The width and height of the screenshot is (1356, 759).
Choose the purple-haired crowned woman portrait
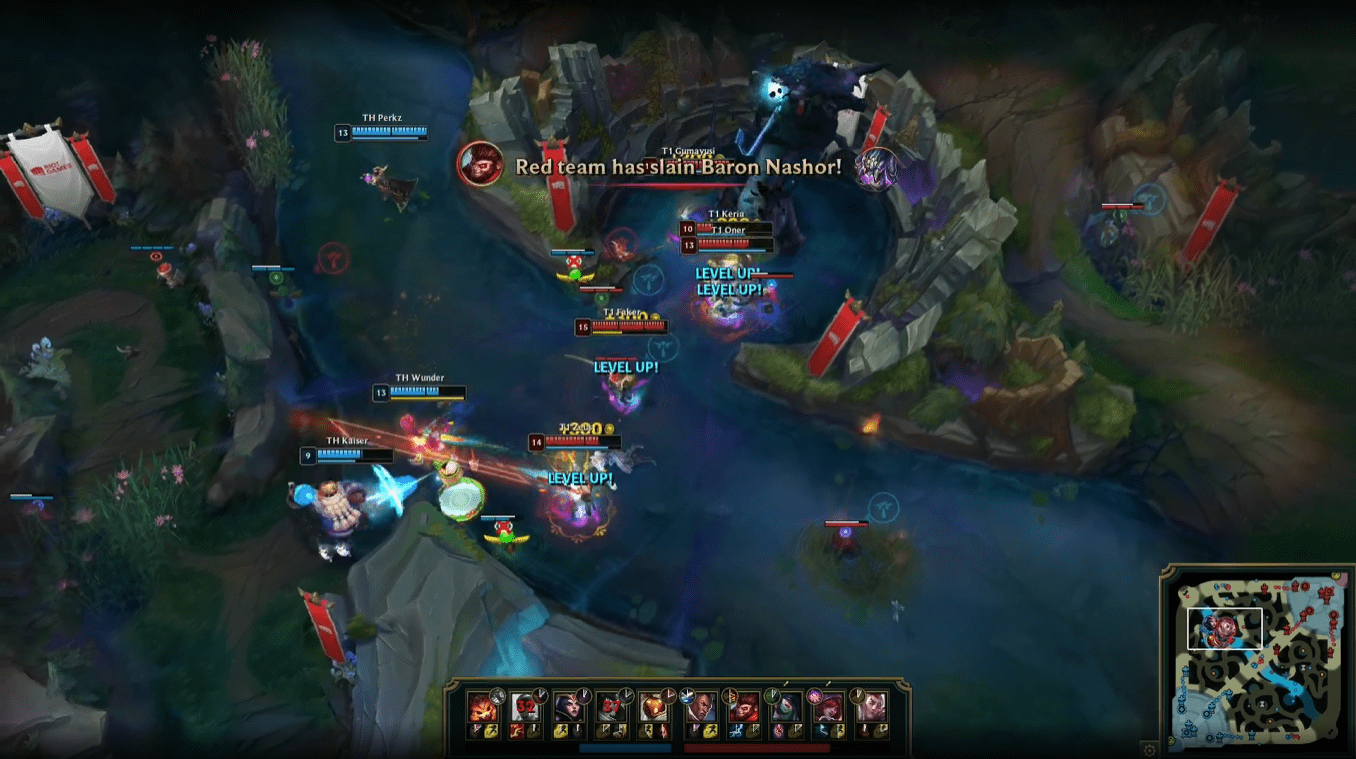[x=569, y=707]
